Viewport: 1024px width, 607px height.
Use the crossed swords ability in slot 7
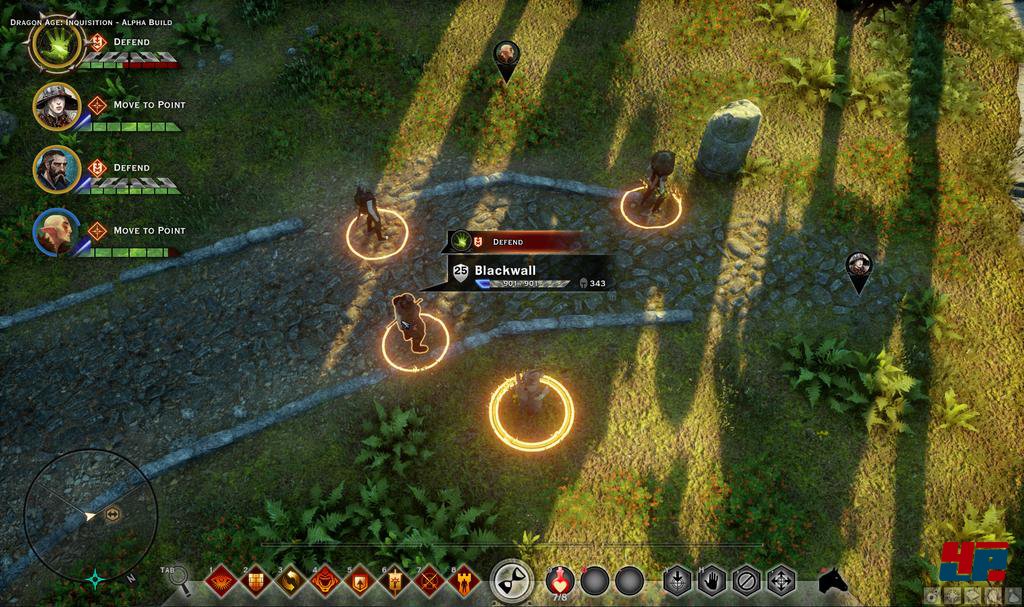tap(429, 581)
